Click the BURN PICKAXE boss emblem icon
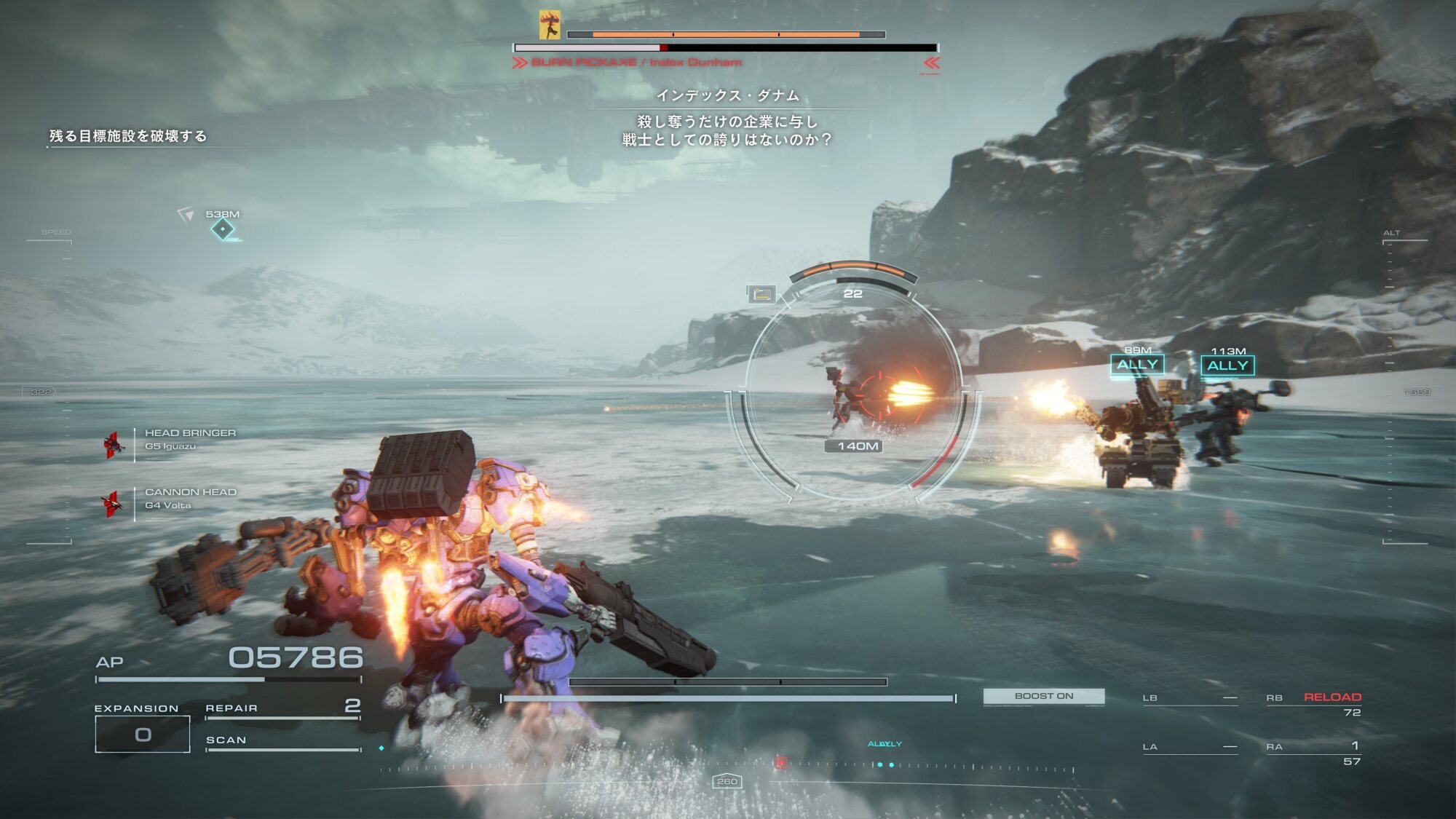The image size is (1456, 819). click(550, 25)
